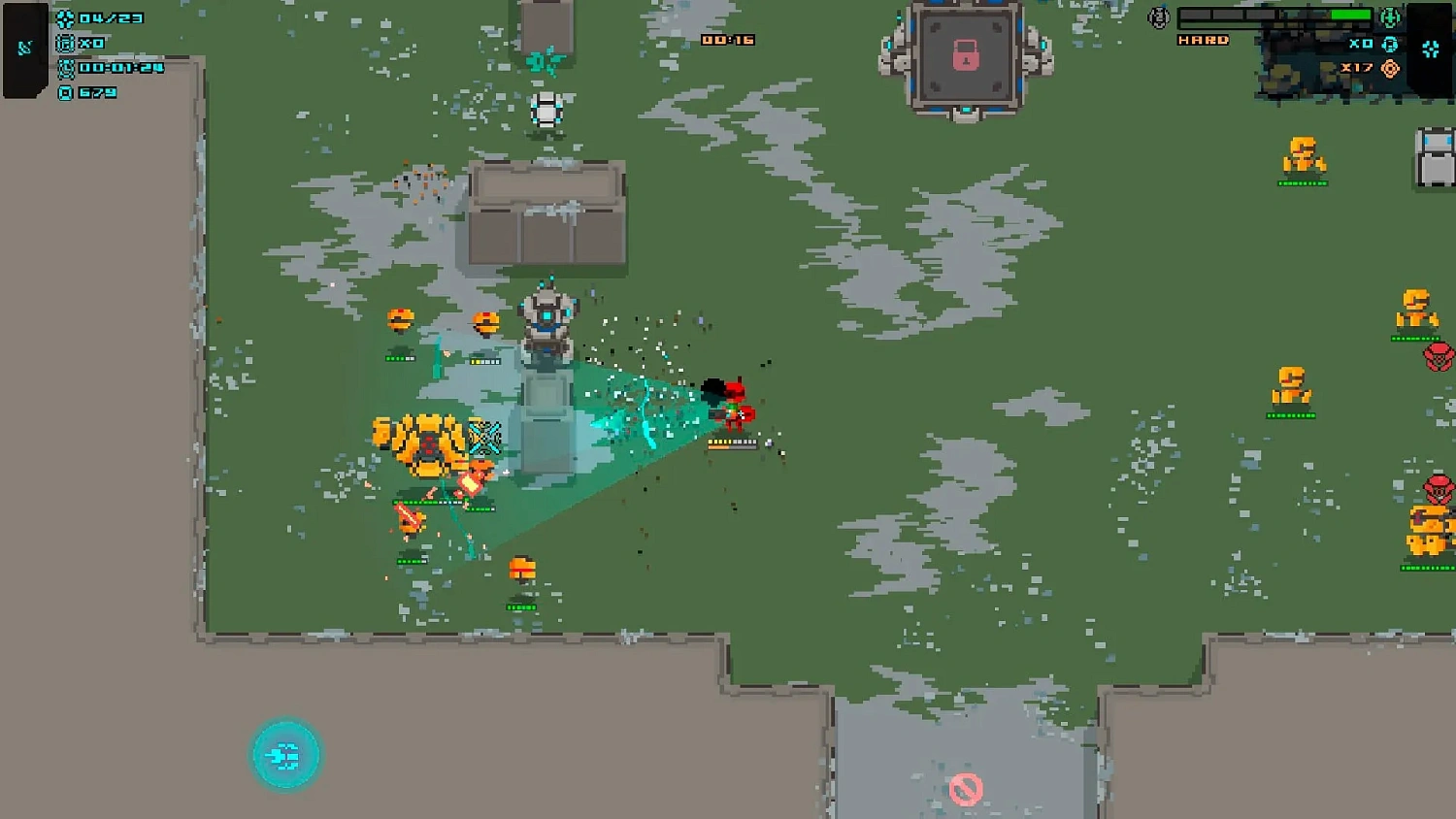The width and height of the screenshot is (1456, 819).
Task: Select the HARD difficulty label
Action: pyautogui.click(x=1203, y=41)
